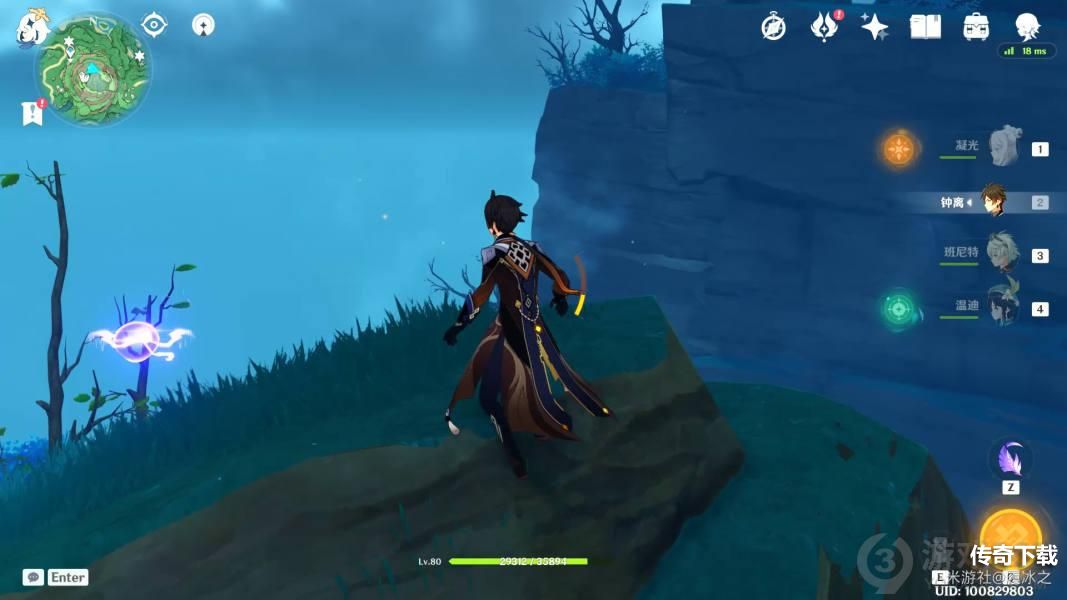Activate the eye-shaped Elemental Sight icon
1067x600 pixels.
[x=154, y=24]
